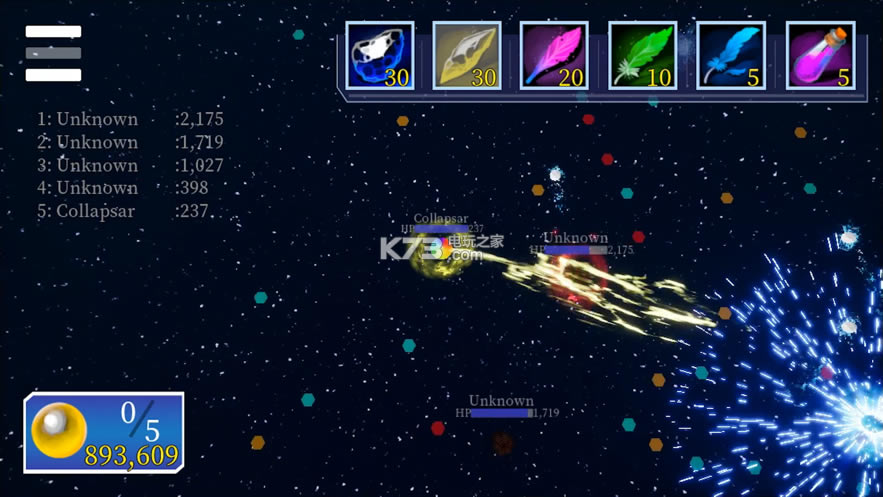
Task: Select the yellow stone item slot
Action: (x=467, y=56)
